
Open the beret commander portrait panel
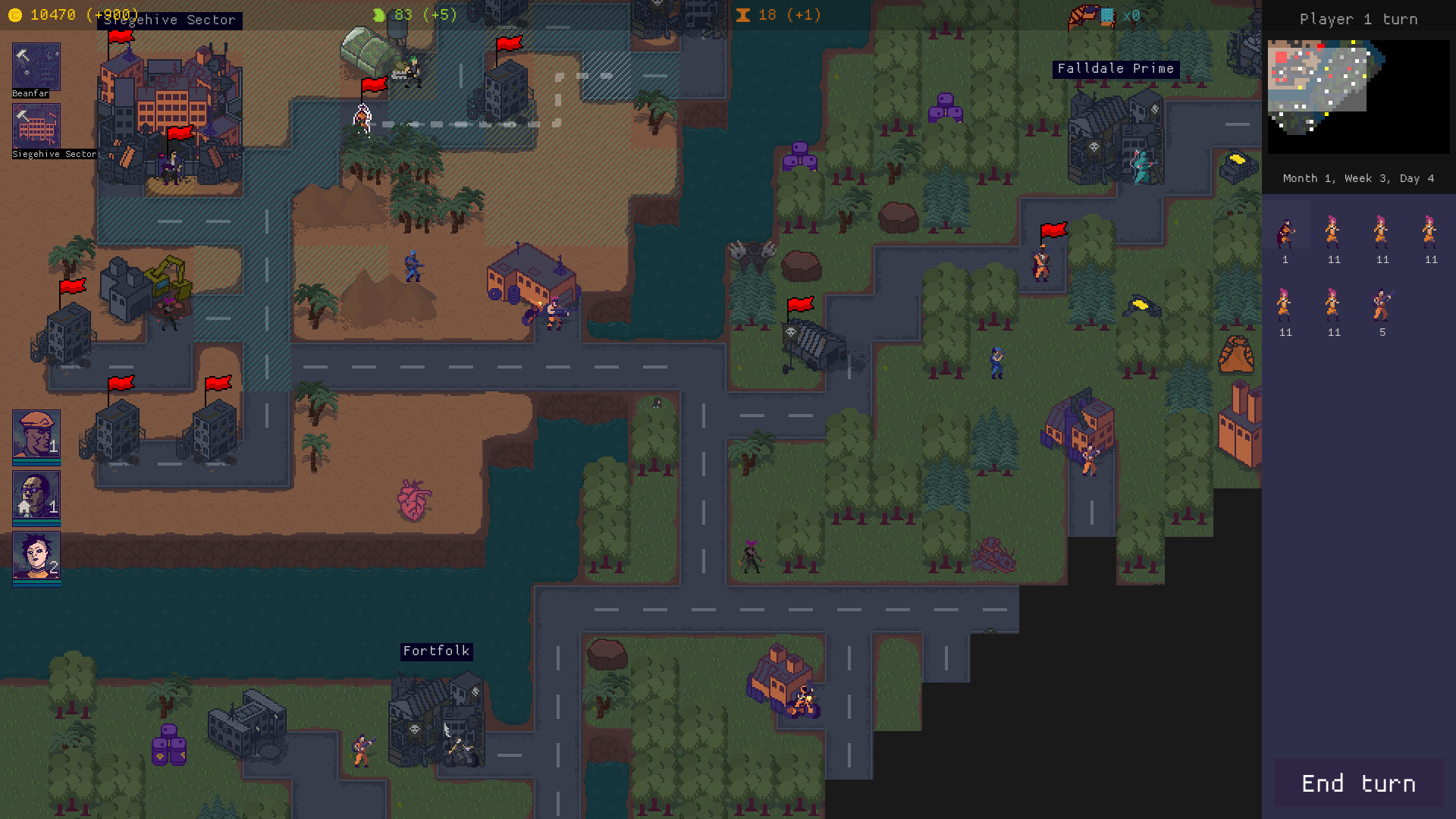tap(35, 436)
